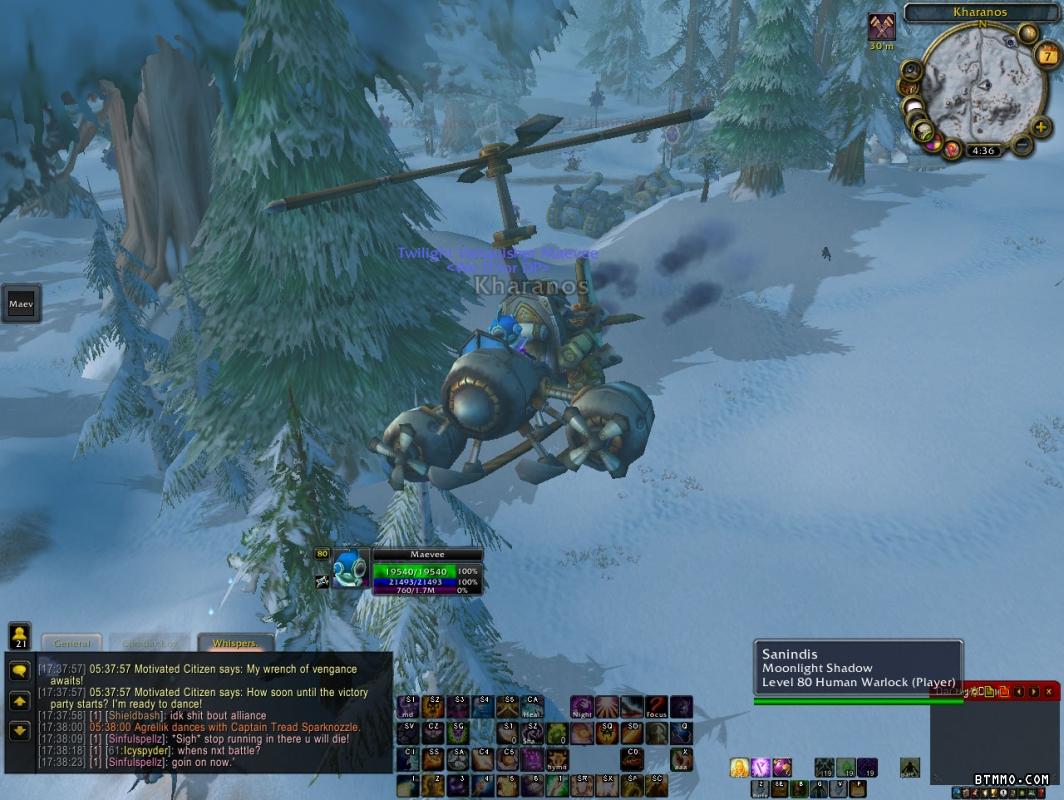Viewport: 1064px width, 800px height.
Task: Activate the Focus ability with question mark
Action: click(x=656, y=708)
